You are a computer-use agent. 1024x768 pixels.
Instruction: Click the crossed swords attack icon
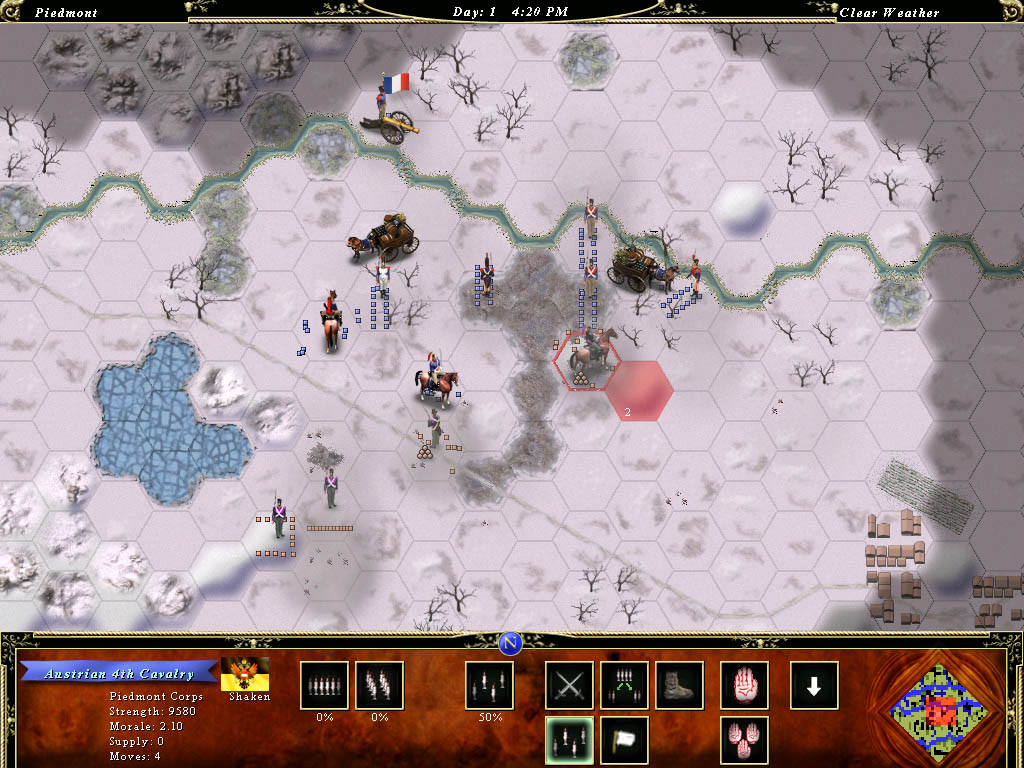tap(569, 686)
